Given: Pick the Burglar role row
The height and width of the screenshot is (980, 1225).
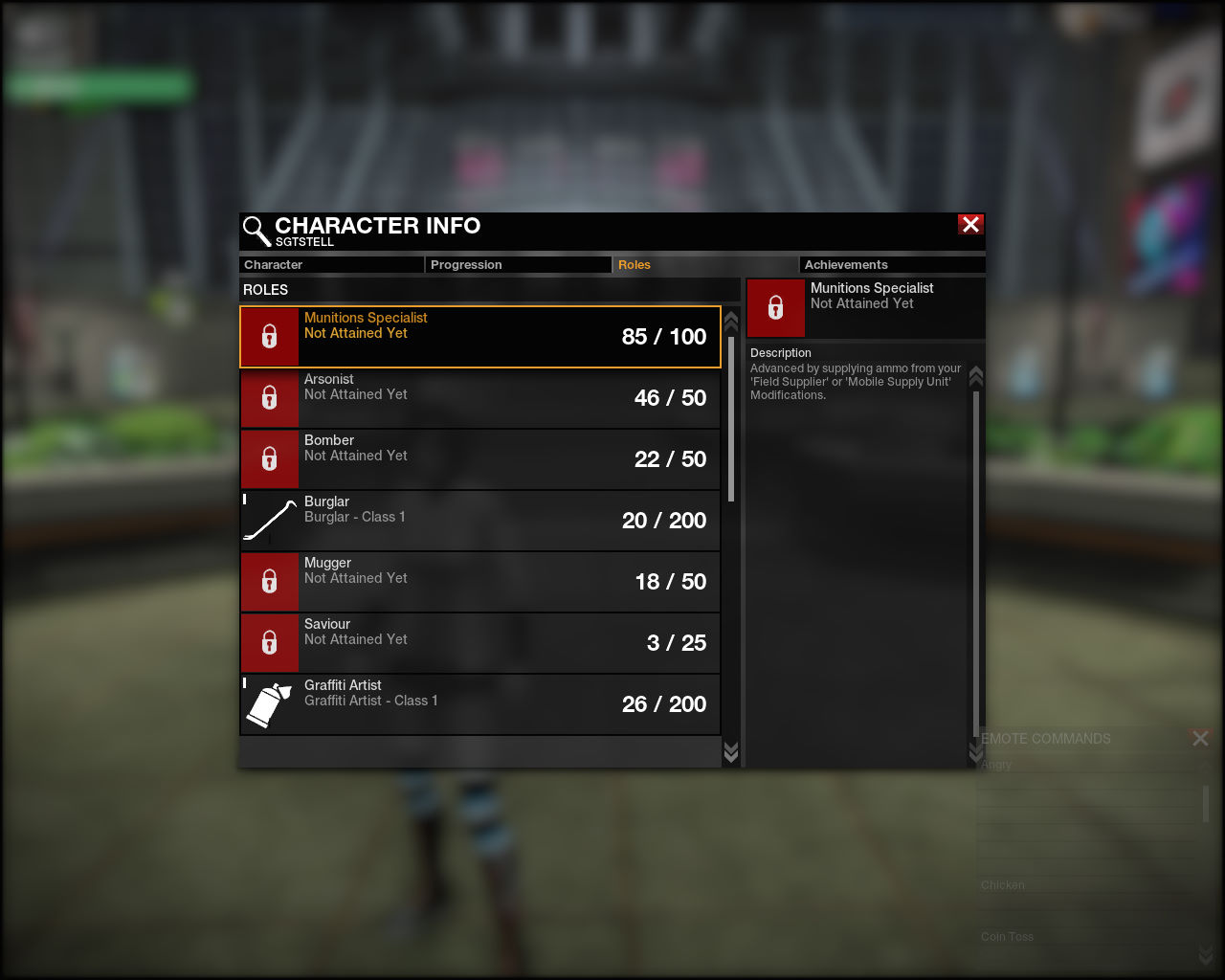Looking at the screenshot, I should pyautogui.click(x=479, y=521).
